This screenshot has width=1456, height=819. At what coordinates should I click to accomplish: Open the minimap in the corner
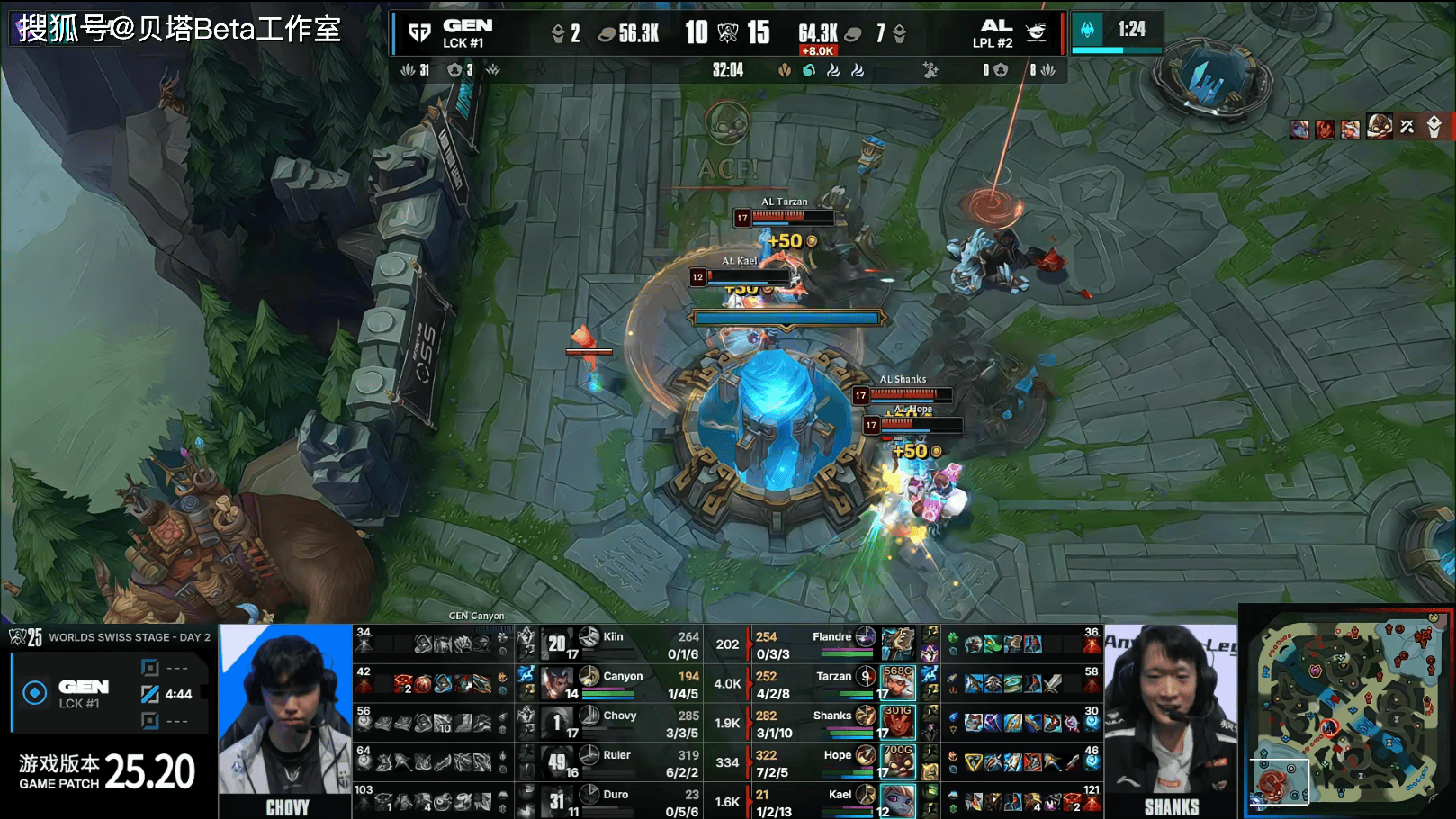pyautogui.click(x=1346, y=711)
